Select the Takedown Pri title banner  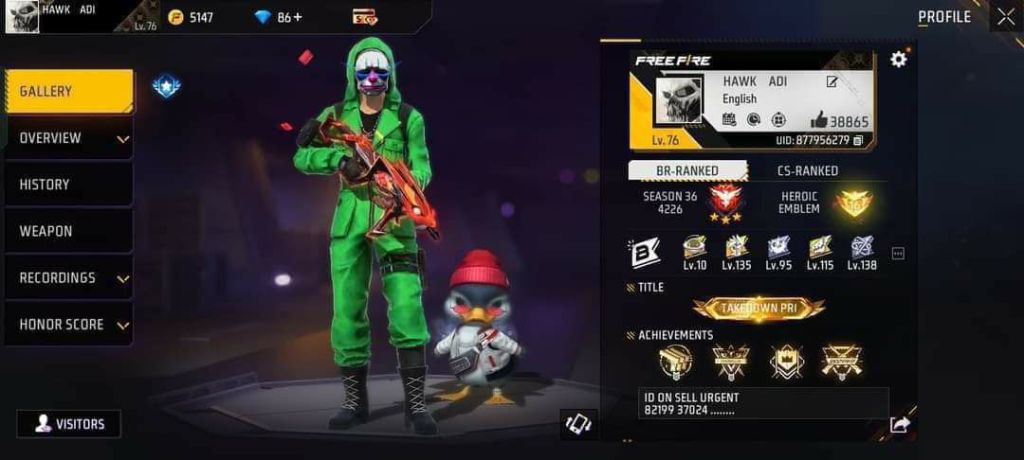click(x=759, y=309)
